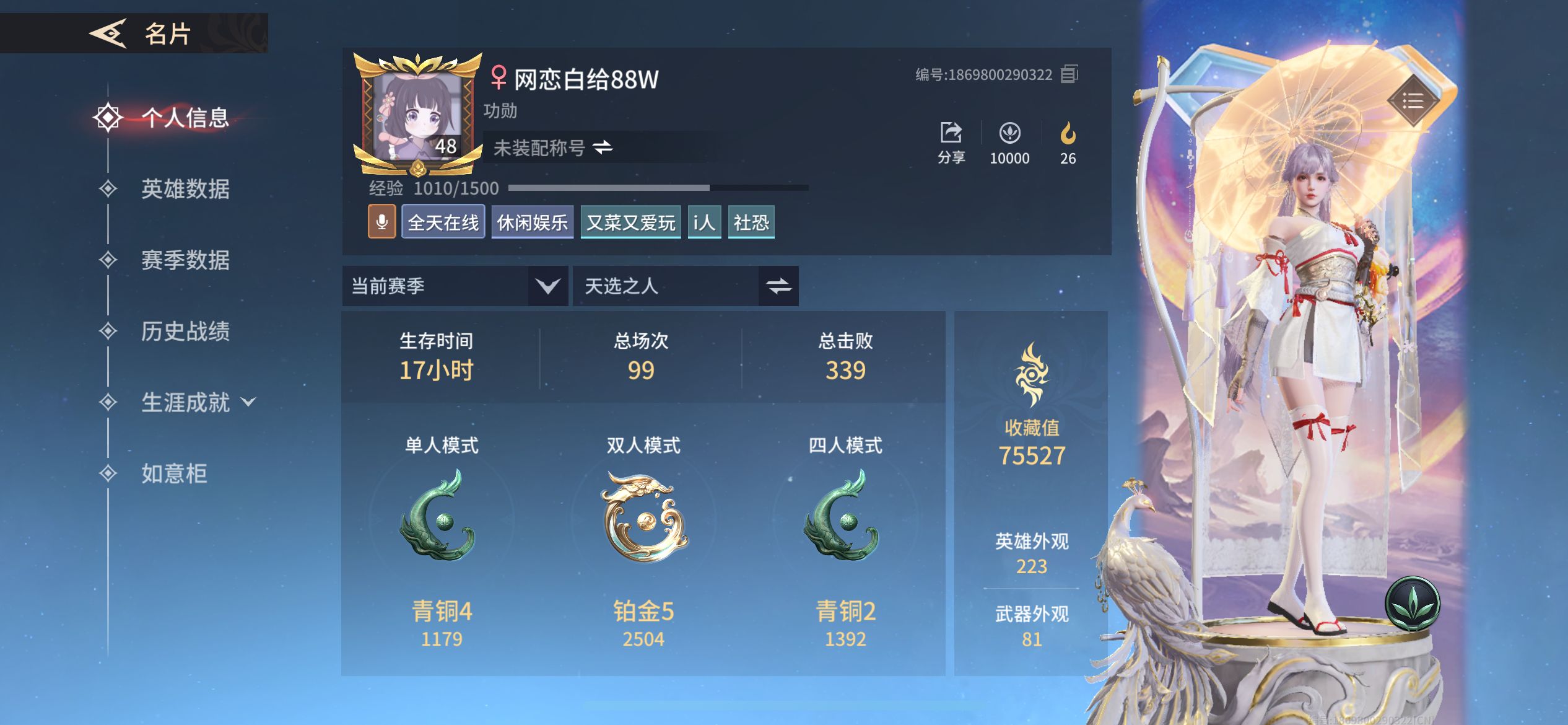This screenshot has width=1568, height=725.
Task: Switch to the 英雄数据 tab
Action: (185, 191)
